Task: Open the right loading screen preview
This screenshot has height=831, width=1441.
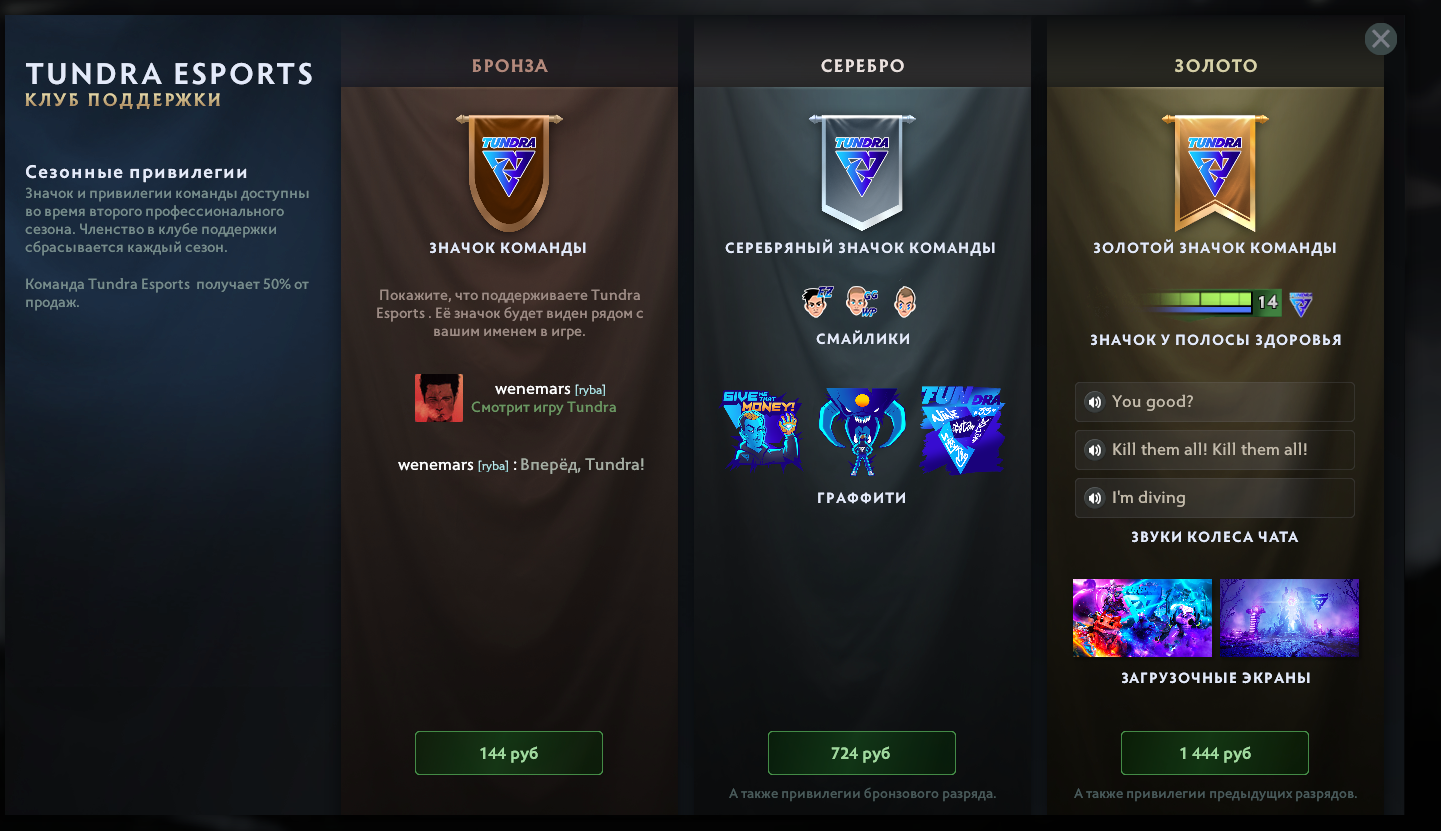Action: (1289, 618)
